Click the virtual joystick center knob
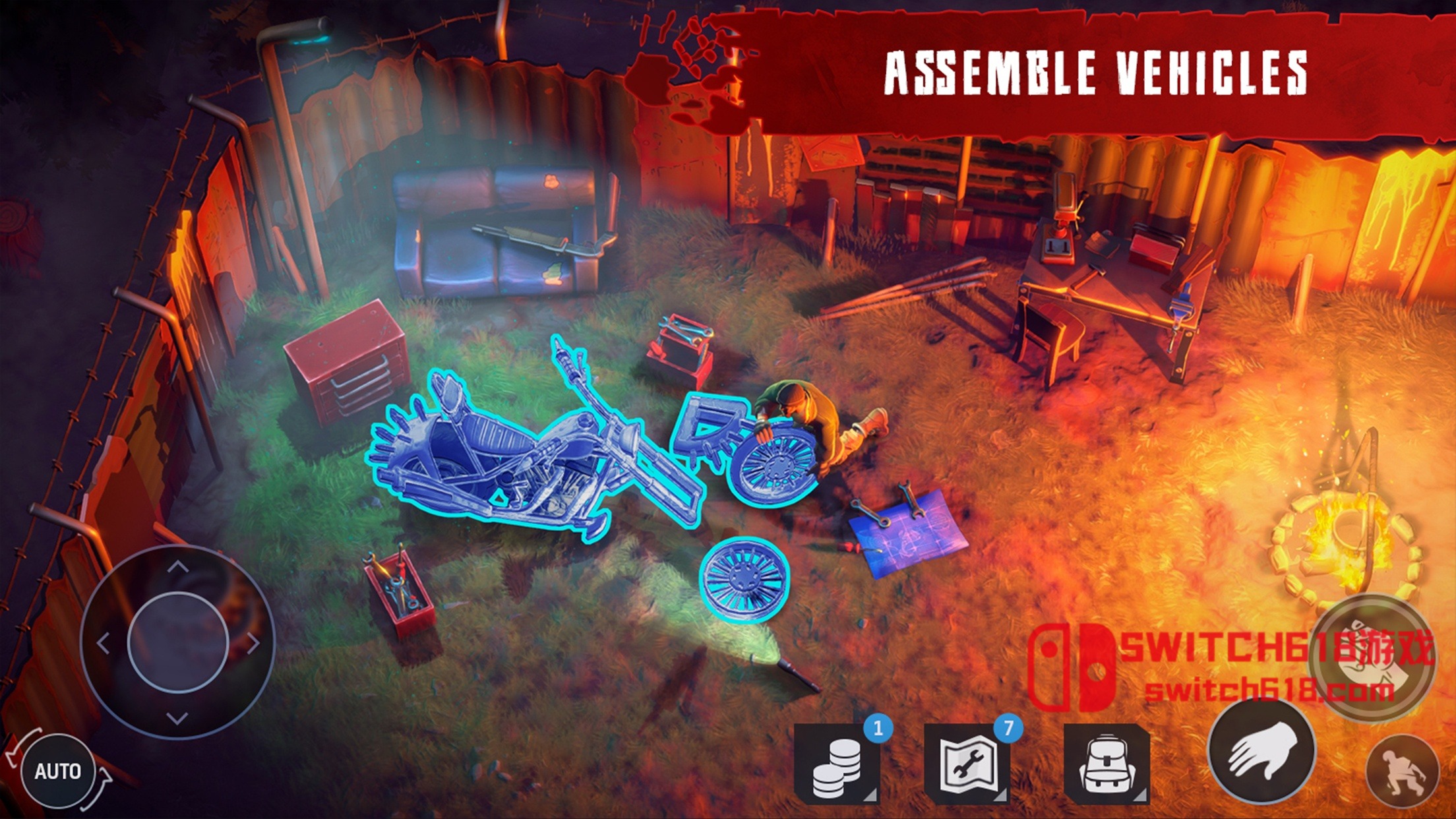1456x819 pixels. click(177, 643)
